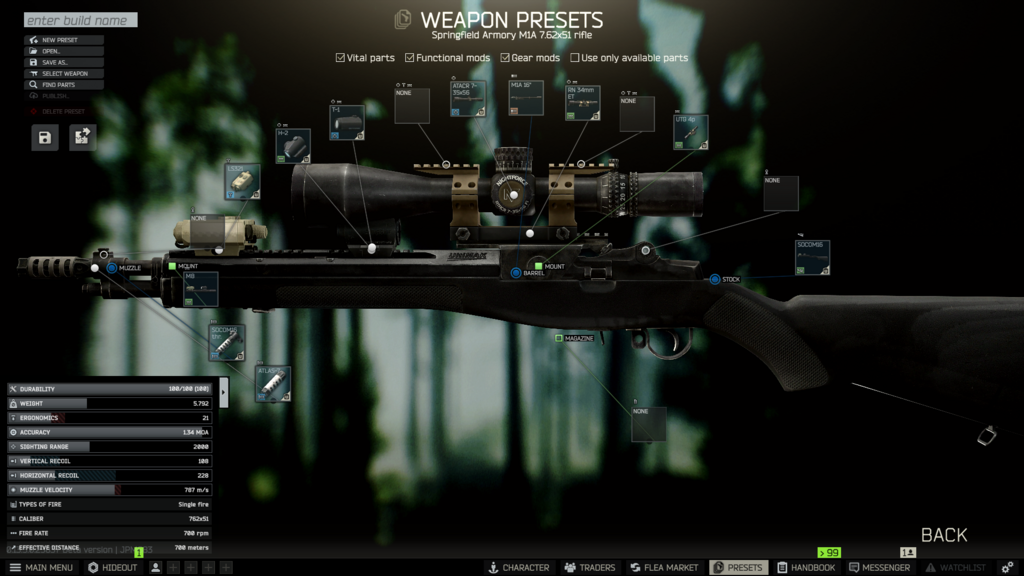This screenshot has height=576, width=1024.
Task: Choose the UTG 4p mount slot
Action: 690,132
